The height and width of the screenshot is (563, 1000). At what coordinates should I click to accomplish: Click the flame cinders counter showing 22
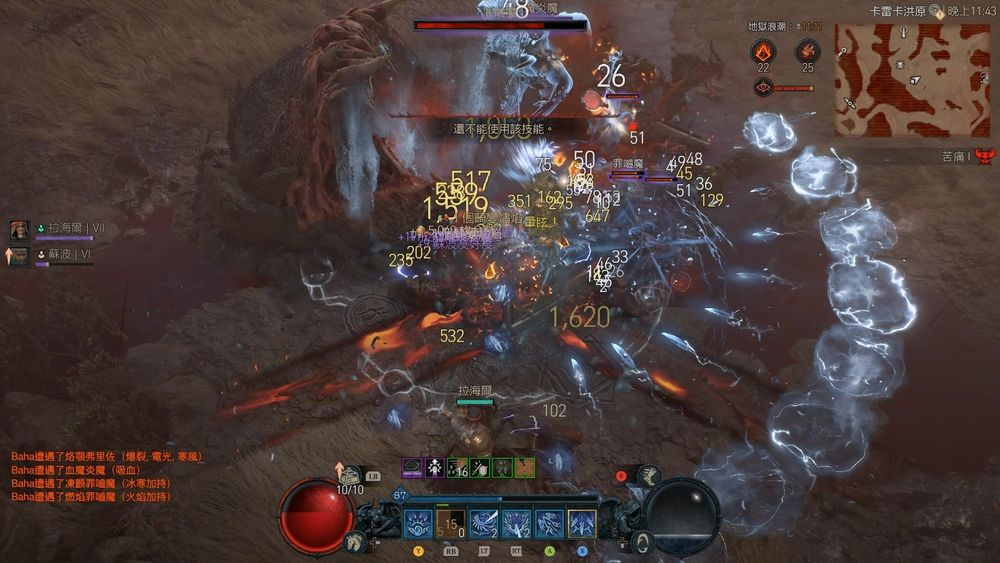point(762,50)
